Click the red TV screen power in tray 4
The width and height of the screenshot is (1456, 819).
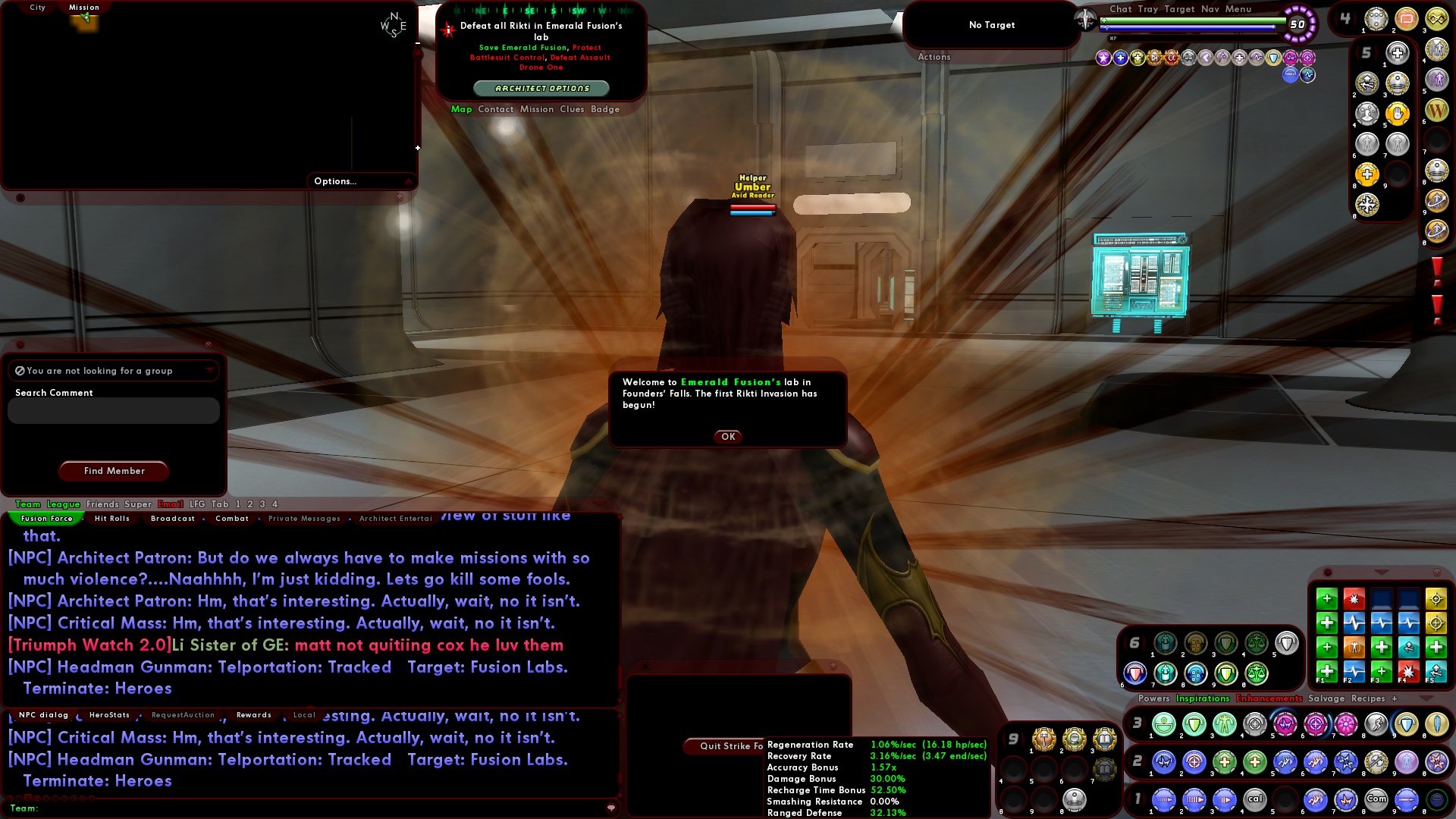click(x=1406, y=19)
